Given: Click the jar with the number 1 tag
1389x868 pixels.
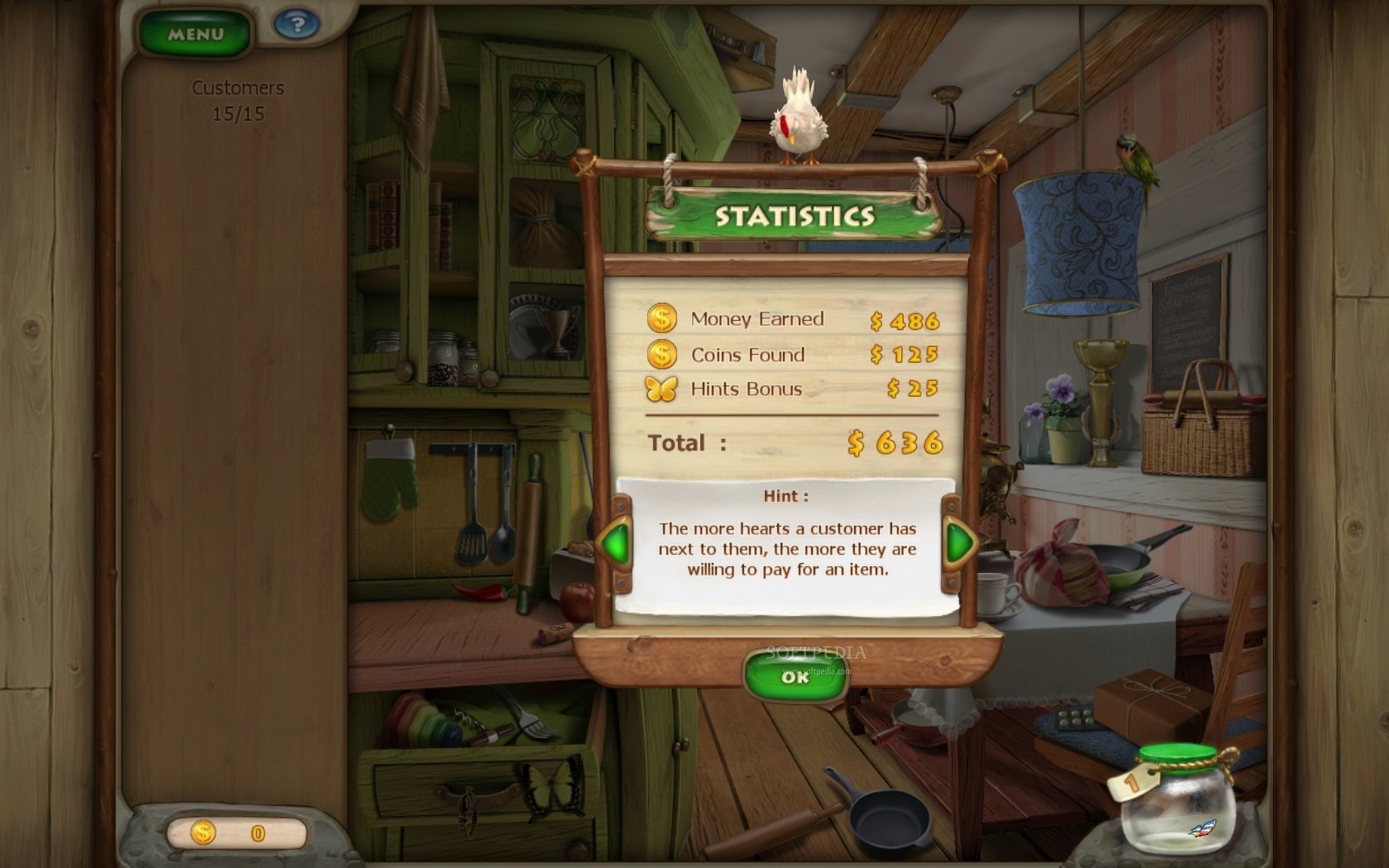Looking at the screenshot, I should coord(1178,806).
